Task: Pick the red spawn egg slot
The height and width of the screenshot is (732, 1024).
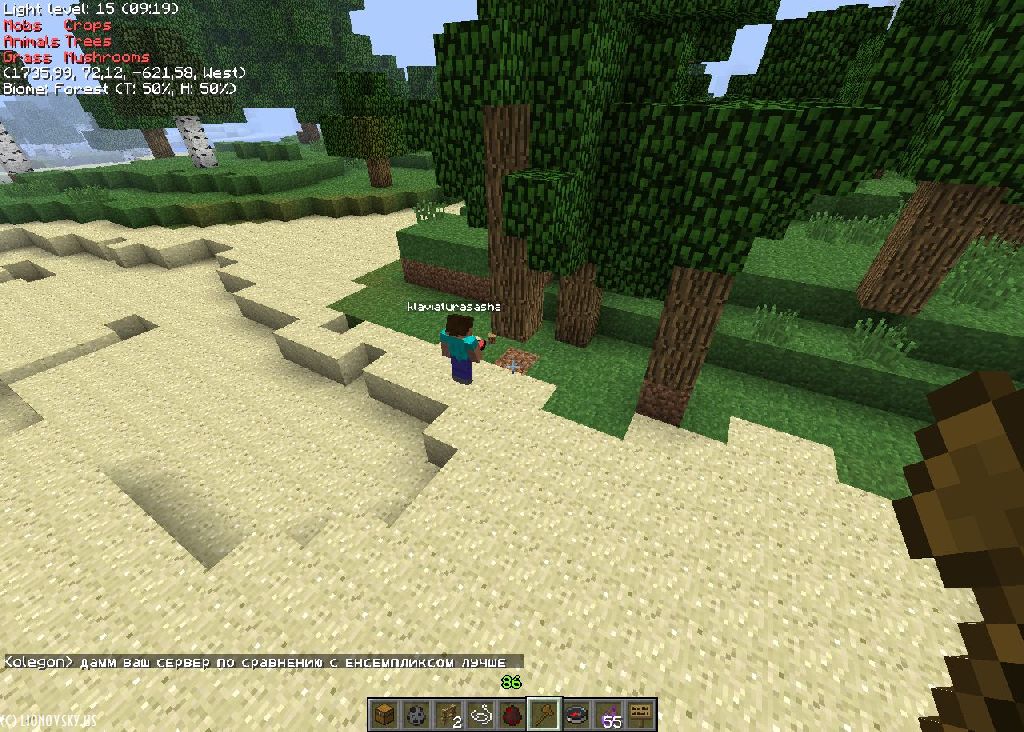Action: point(512,714)
